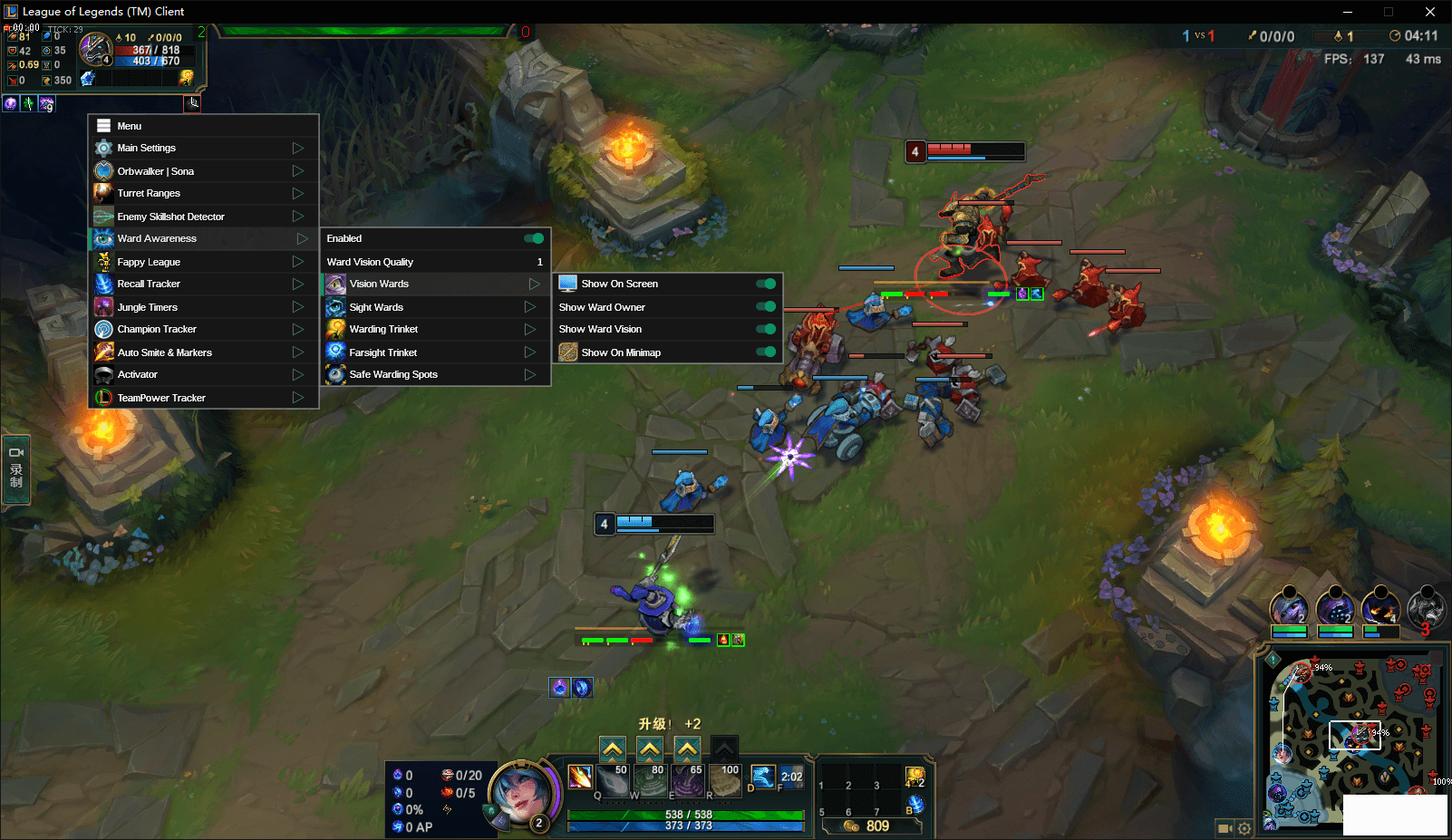Expand Auto Smite & Markers options

pyautogui.click(x=203, y=352)
